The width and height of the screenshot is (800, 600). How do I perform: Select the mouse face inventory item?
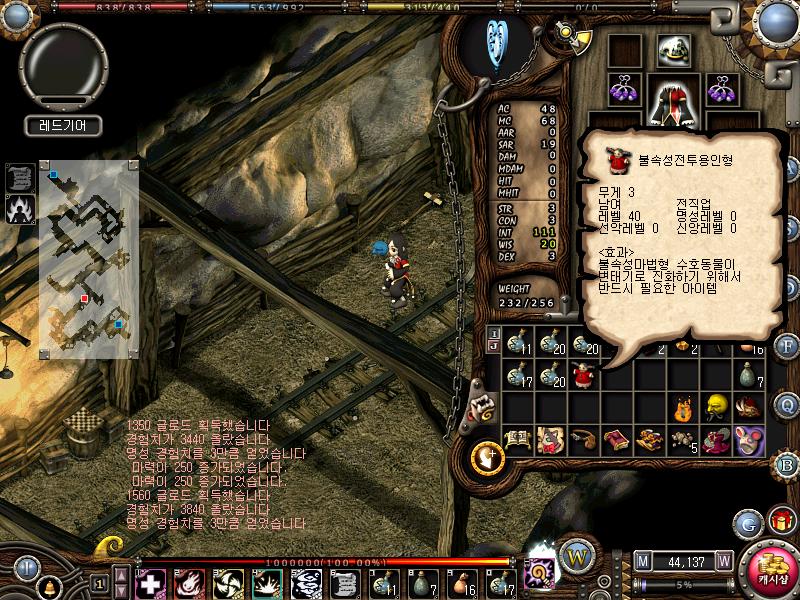[749, 438]
